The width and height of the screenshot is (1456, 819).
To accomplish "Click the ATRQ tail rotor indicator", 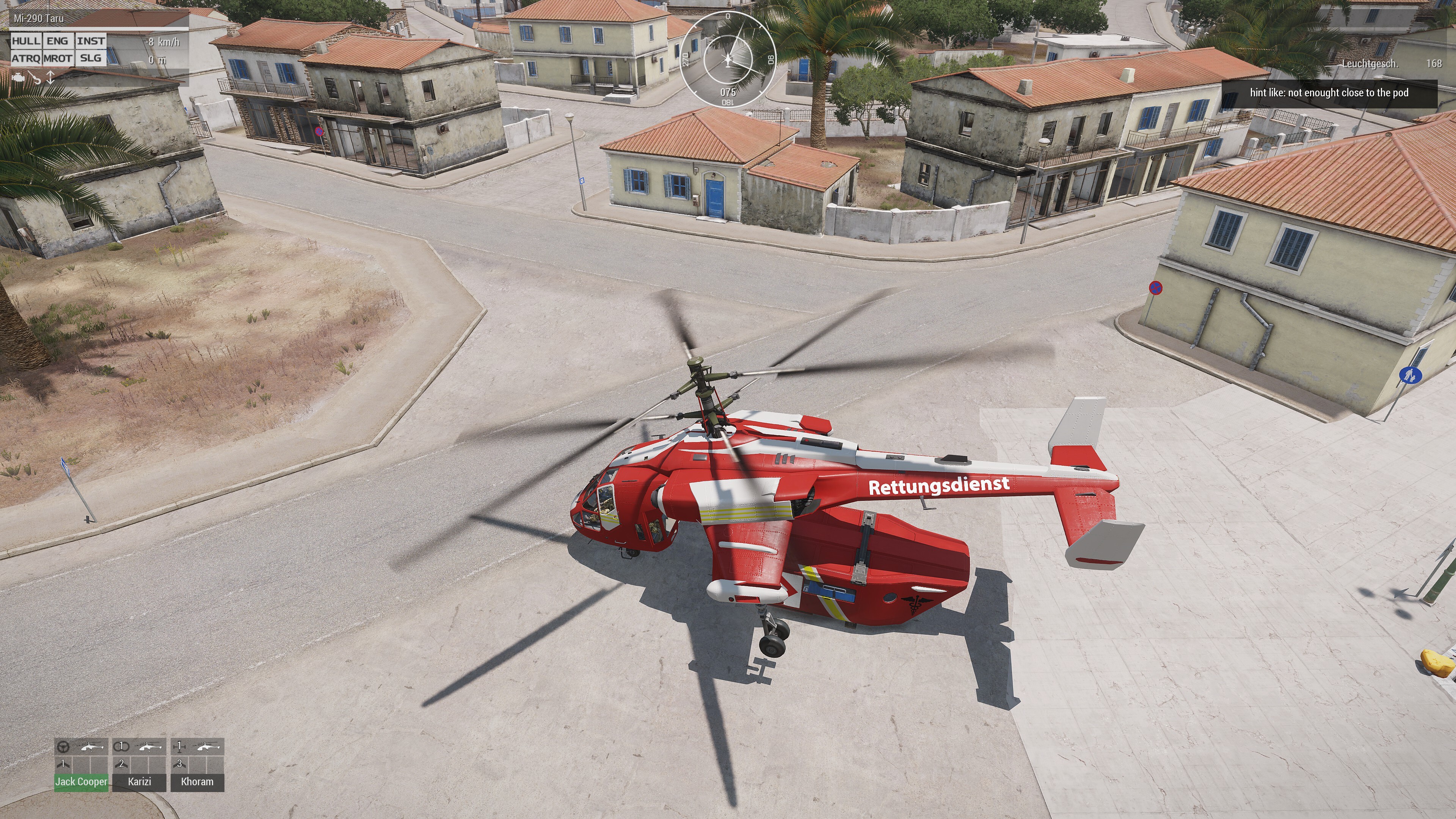I will [x=26, y=58].
